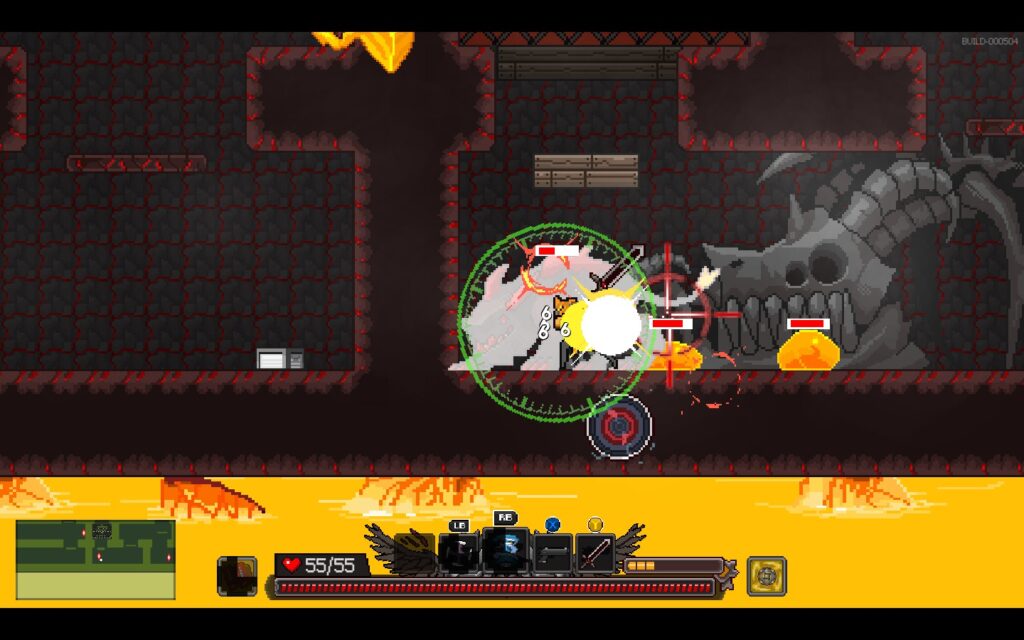Activate the dark ability slot labeled LB
The height and width of the screenshot is (640, 1024).
click(458, 553)
